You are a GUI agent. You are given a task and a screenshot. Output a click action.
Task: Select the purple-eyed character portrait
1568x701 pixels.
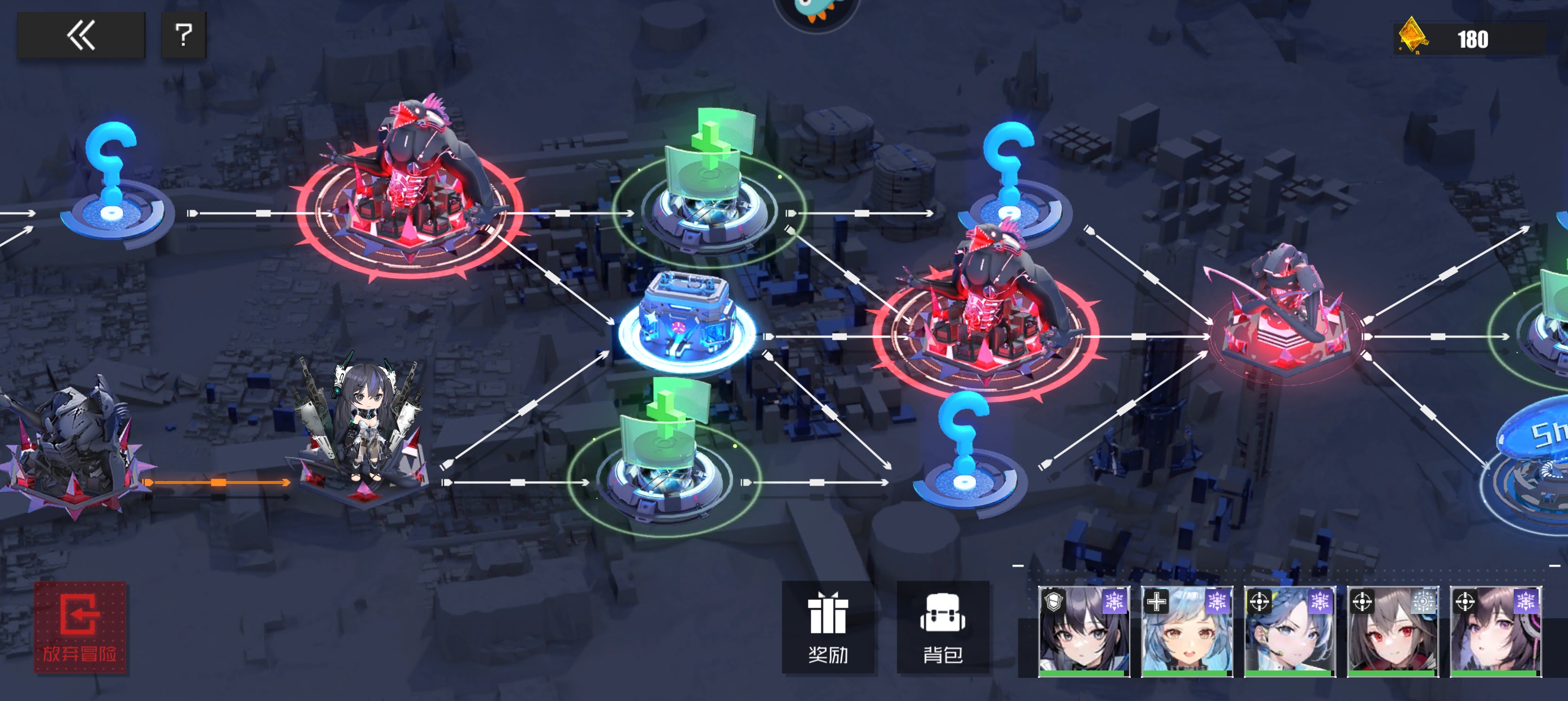point(1495,631)
